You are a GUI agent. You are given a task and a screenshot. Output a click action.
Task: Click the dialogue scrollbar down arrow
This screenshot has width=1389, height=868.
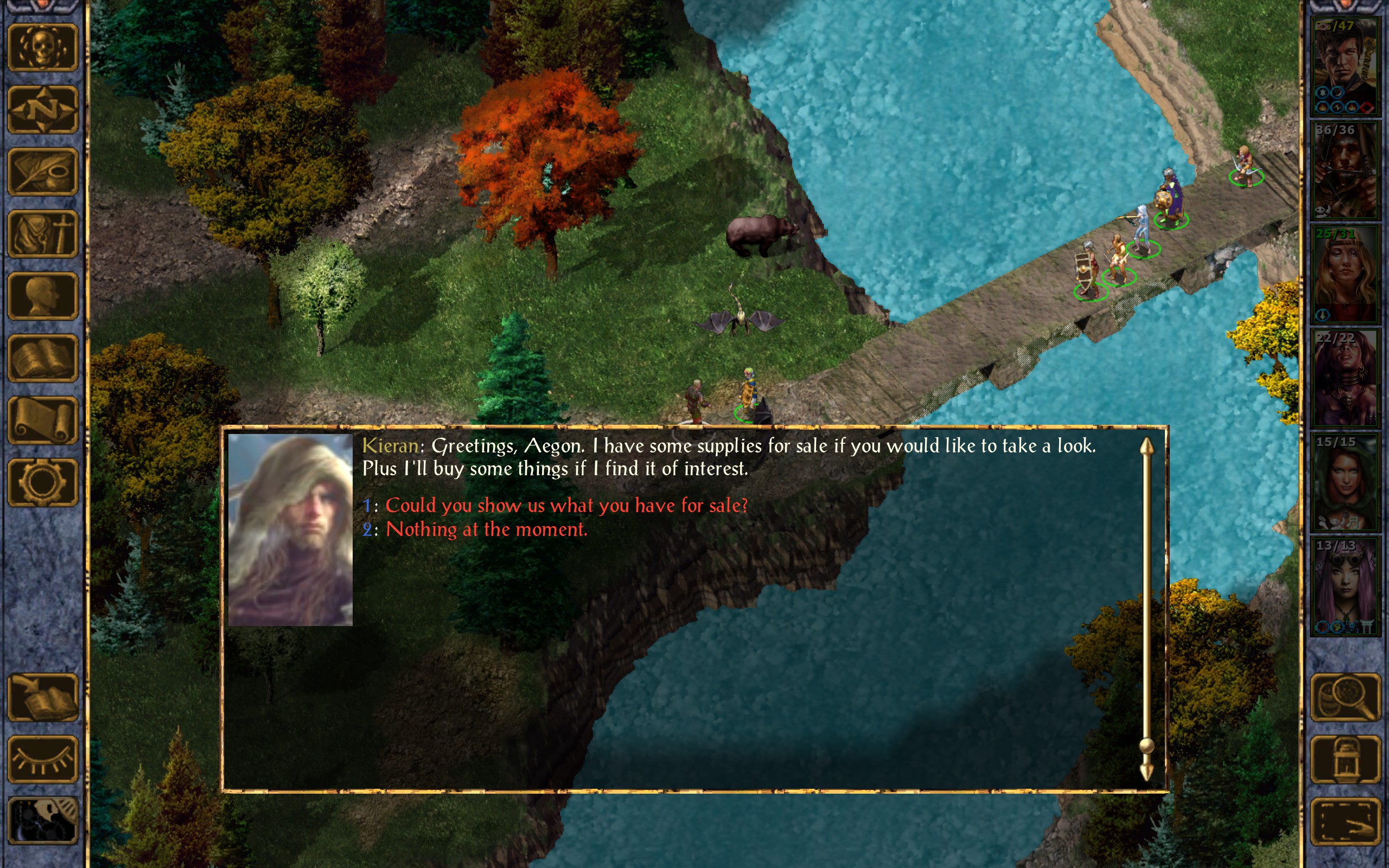(1146, 771)
